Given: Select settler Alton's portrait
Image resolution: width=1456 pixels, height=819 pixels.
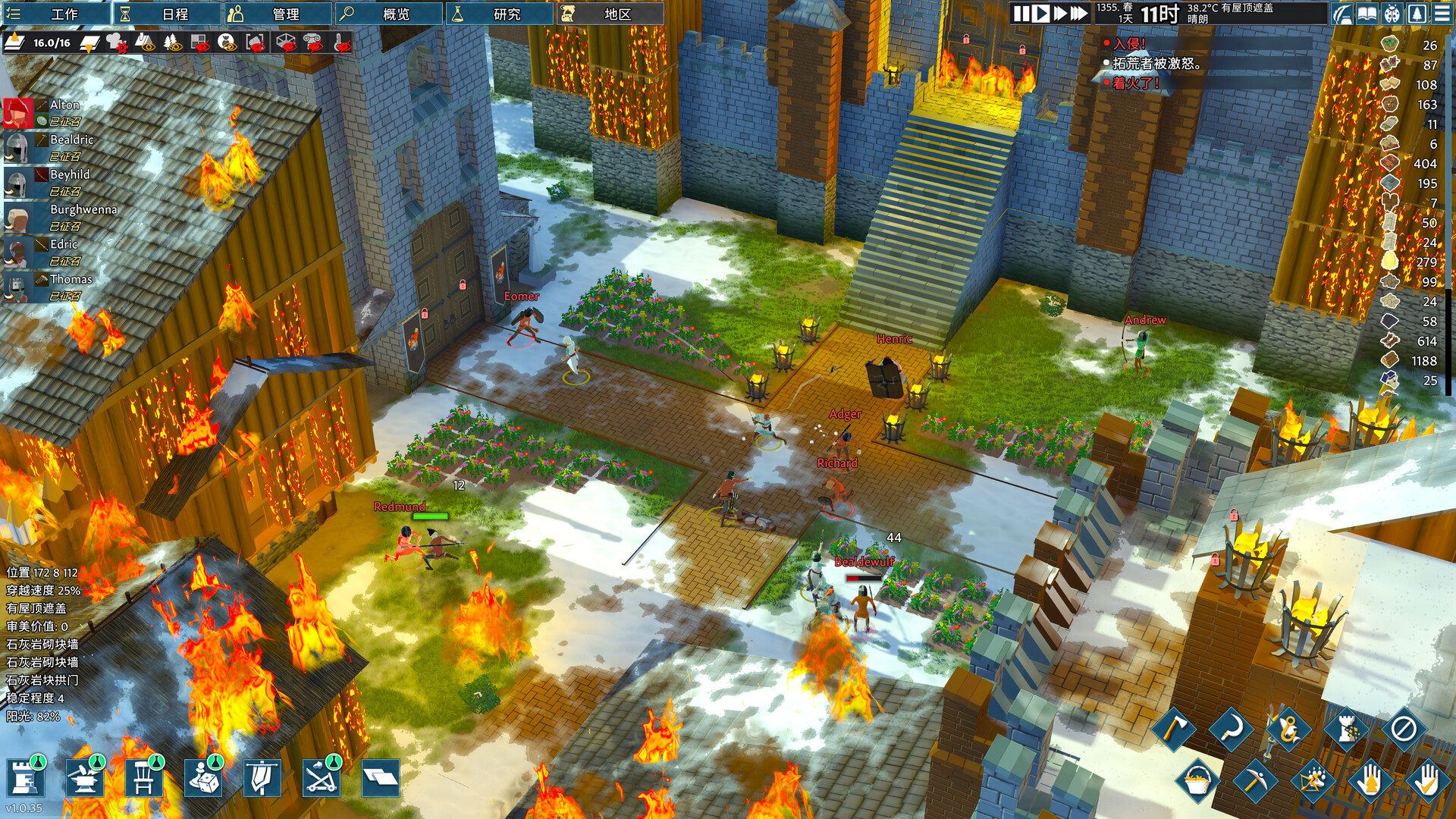Looking at the screenshot, I should pos(17,112).
